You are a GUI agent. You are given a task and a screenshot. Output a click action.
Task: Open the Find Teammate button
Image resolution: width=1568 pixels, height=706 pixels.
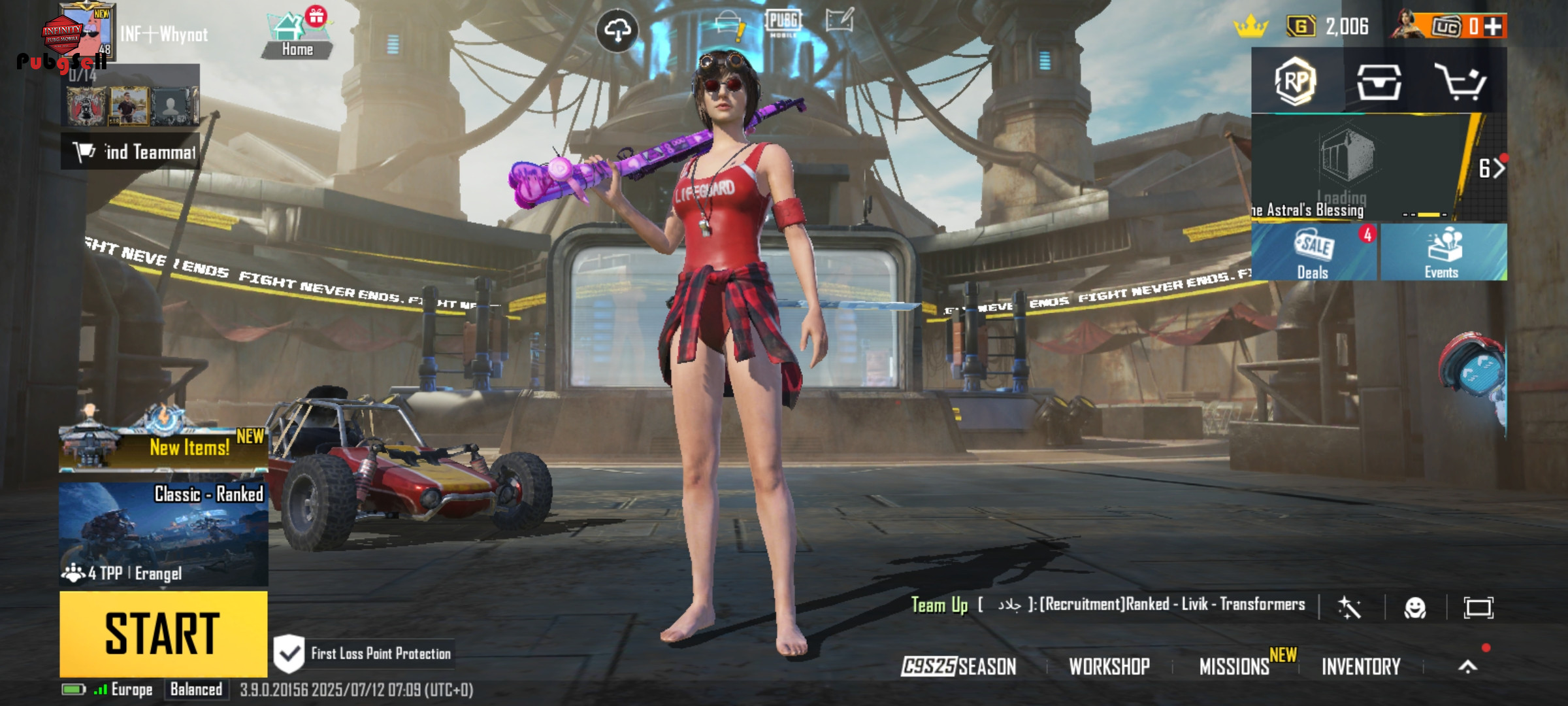131,152
